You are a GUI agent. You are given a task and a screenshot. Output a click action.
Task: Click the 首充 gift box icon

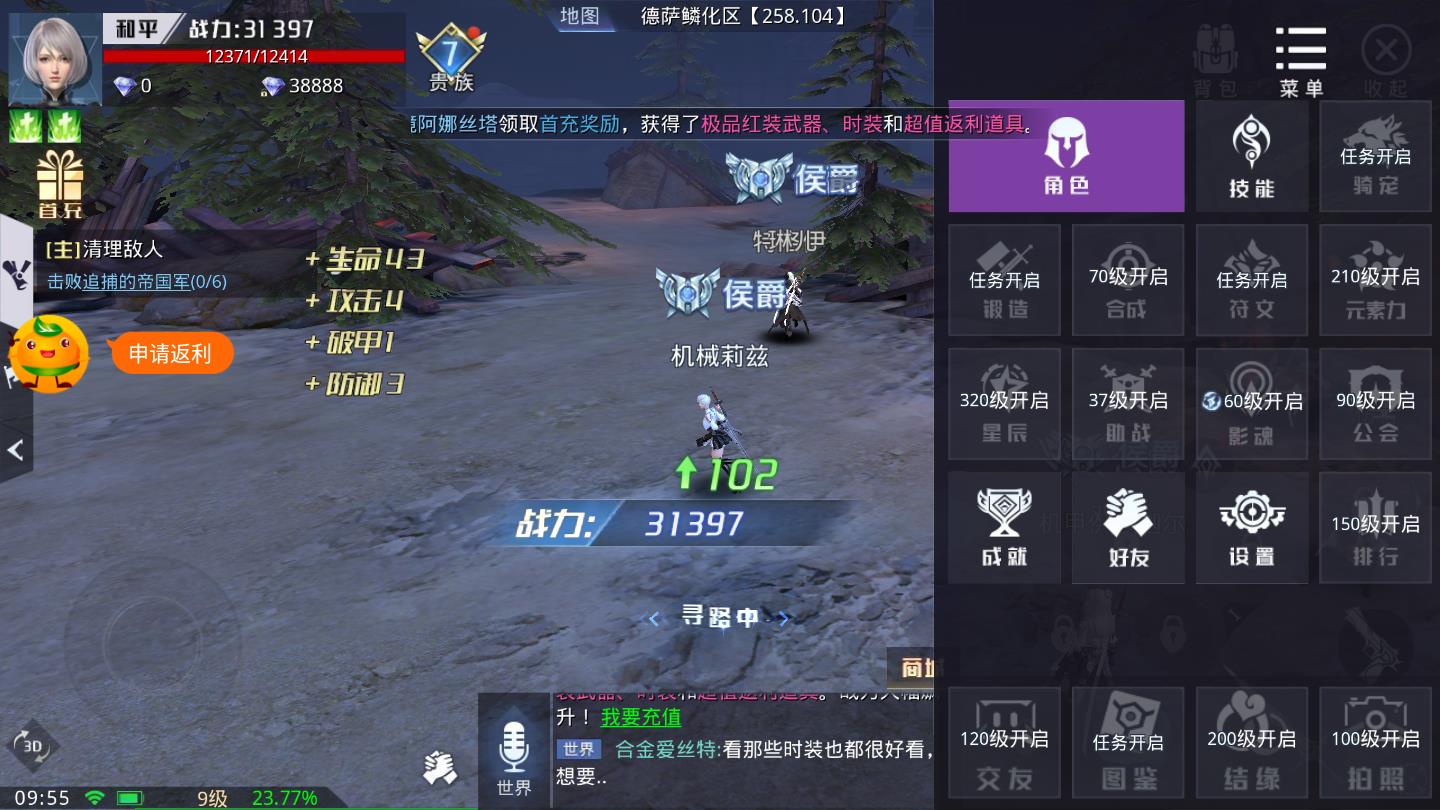[x=60, y=184]
